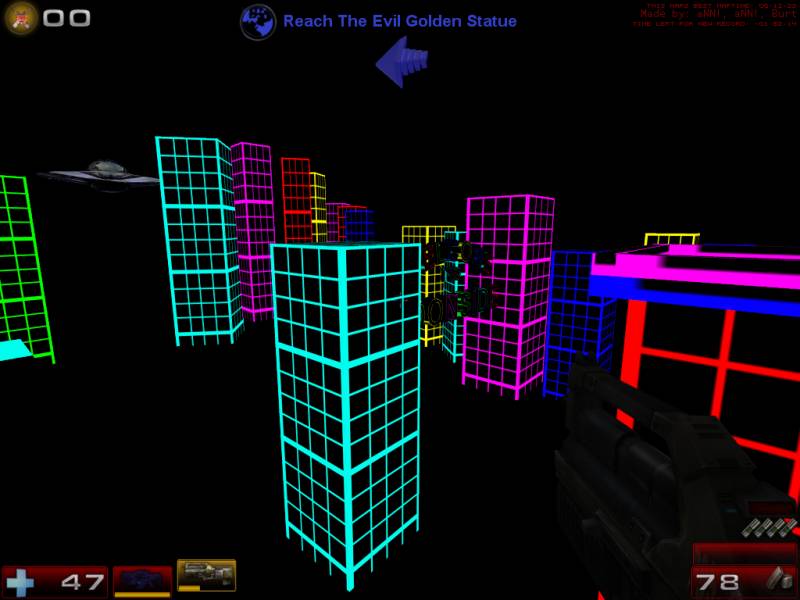Screen dimensions: 800x600
Task: Select the dark blue weapon slot
Action: [142, 580]
